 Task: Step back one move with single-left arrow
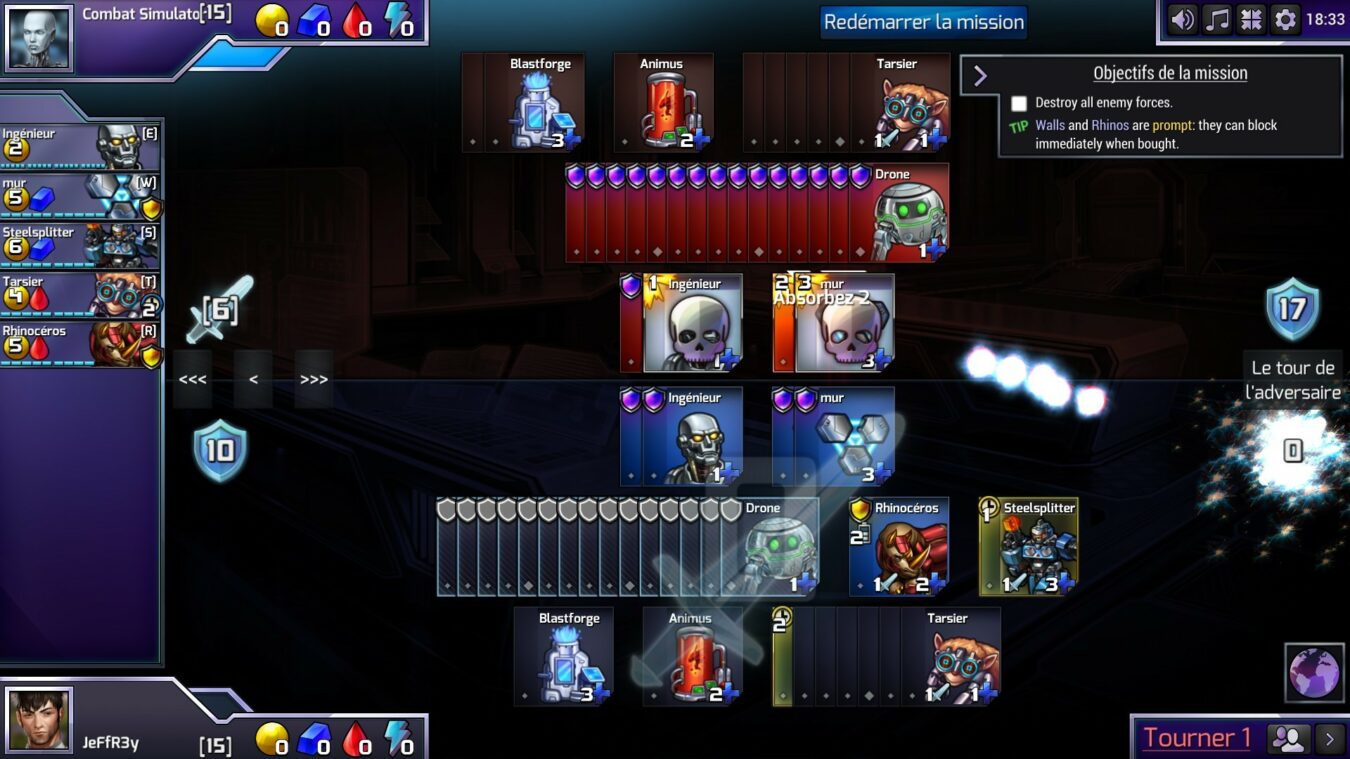pyautogui.click(x=253, y=380)
